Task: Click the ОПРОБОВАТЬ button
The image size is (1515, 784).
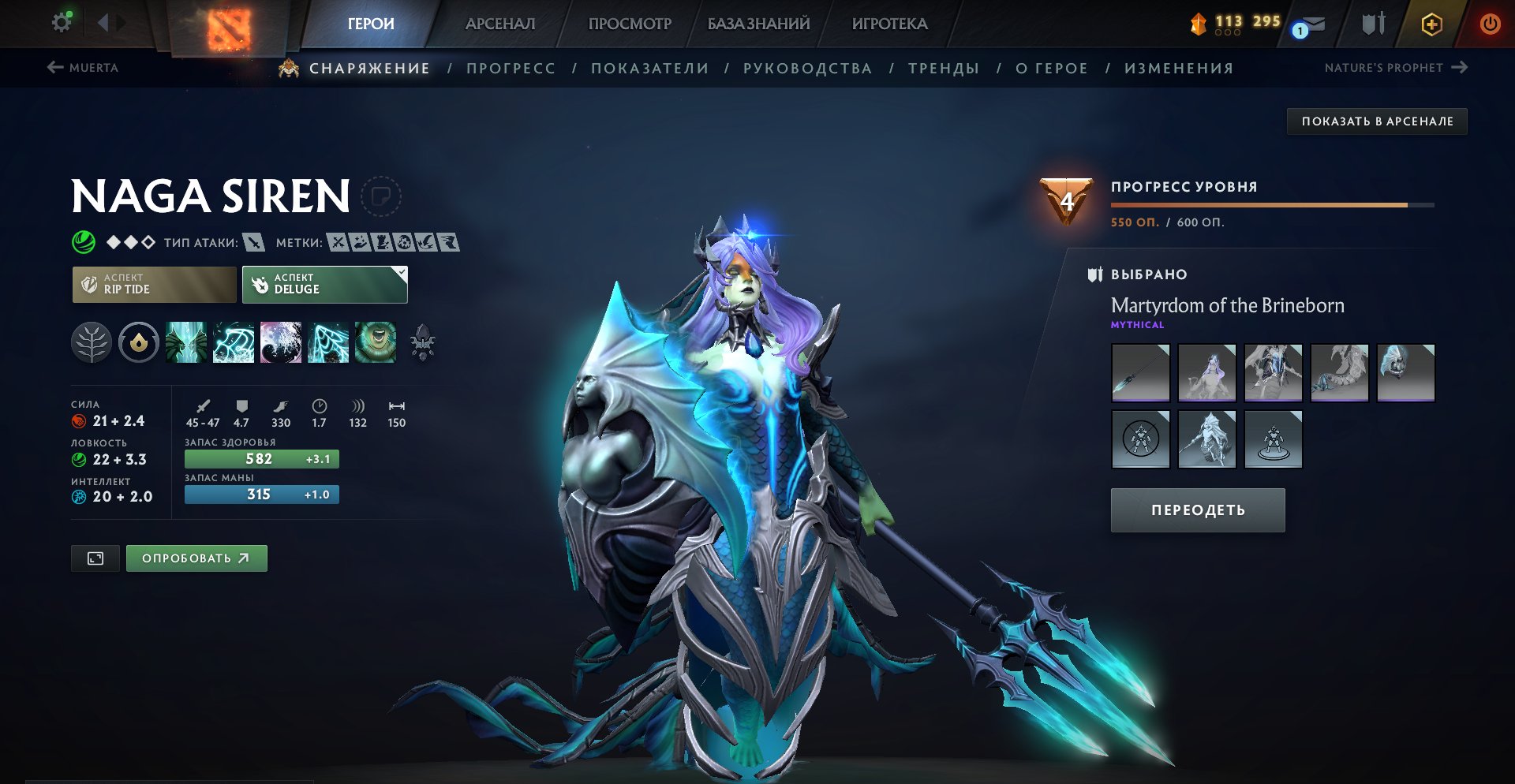Action: tap(196, 558)
